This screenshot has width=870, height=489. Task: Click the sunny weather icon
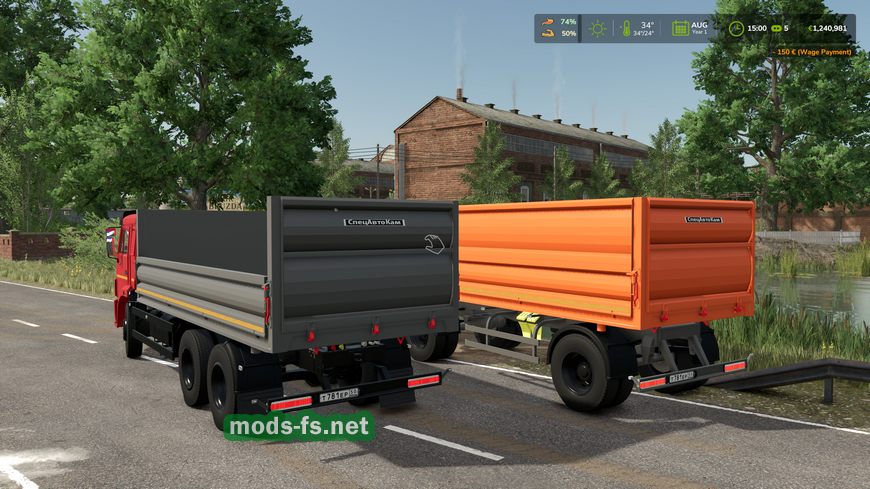point(598,29)
